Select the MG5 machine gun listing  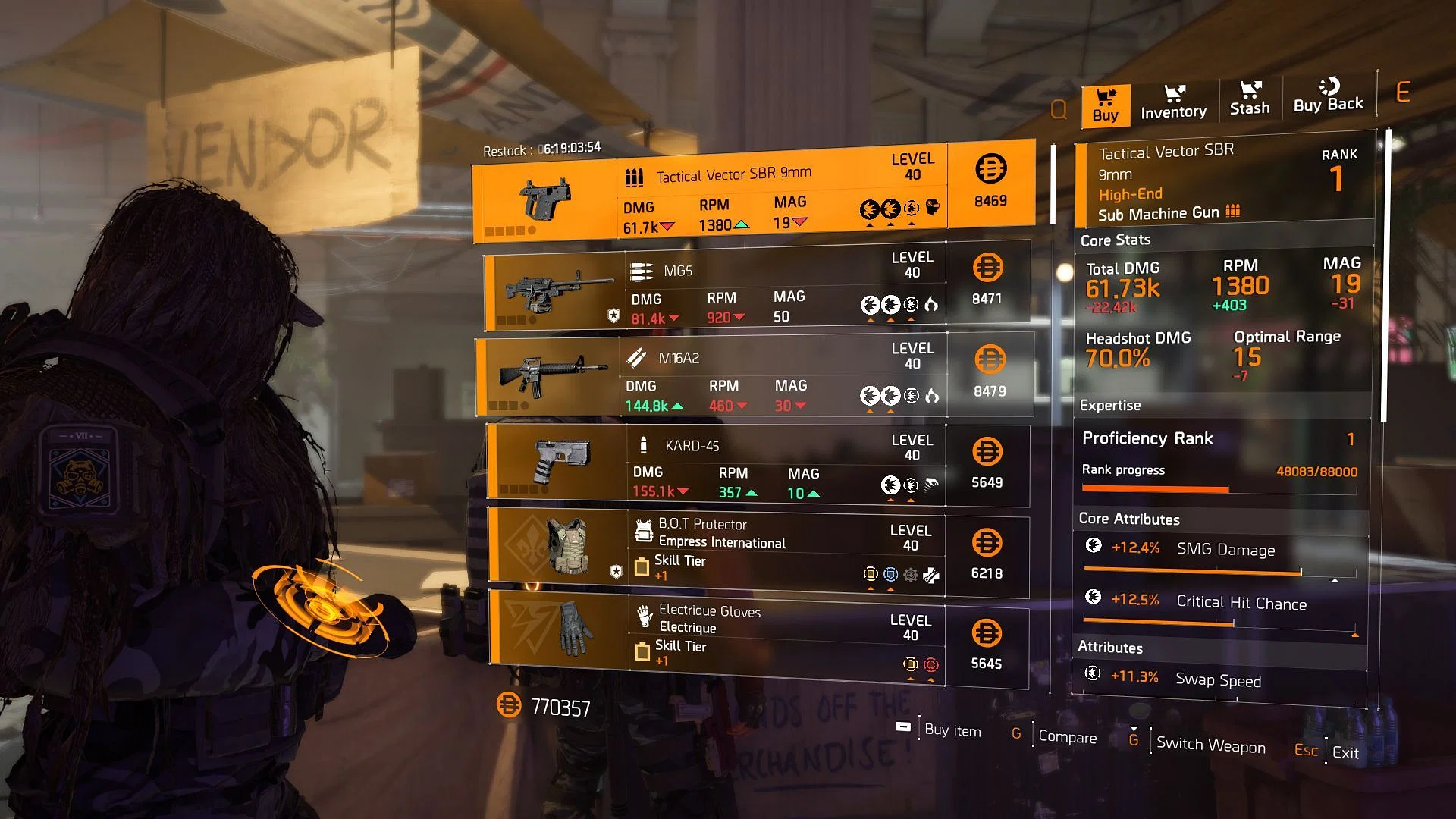[756, 287]
